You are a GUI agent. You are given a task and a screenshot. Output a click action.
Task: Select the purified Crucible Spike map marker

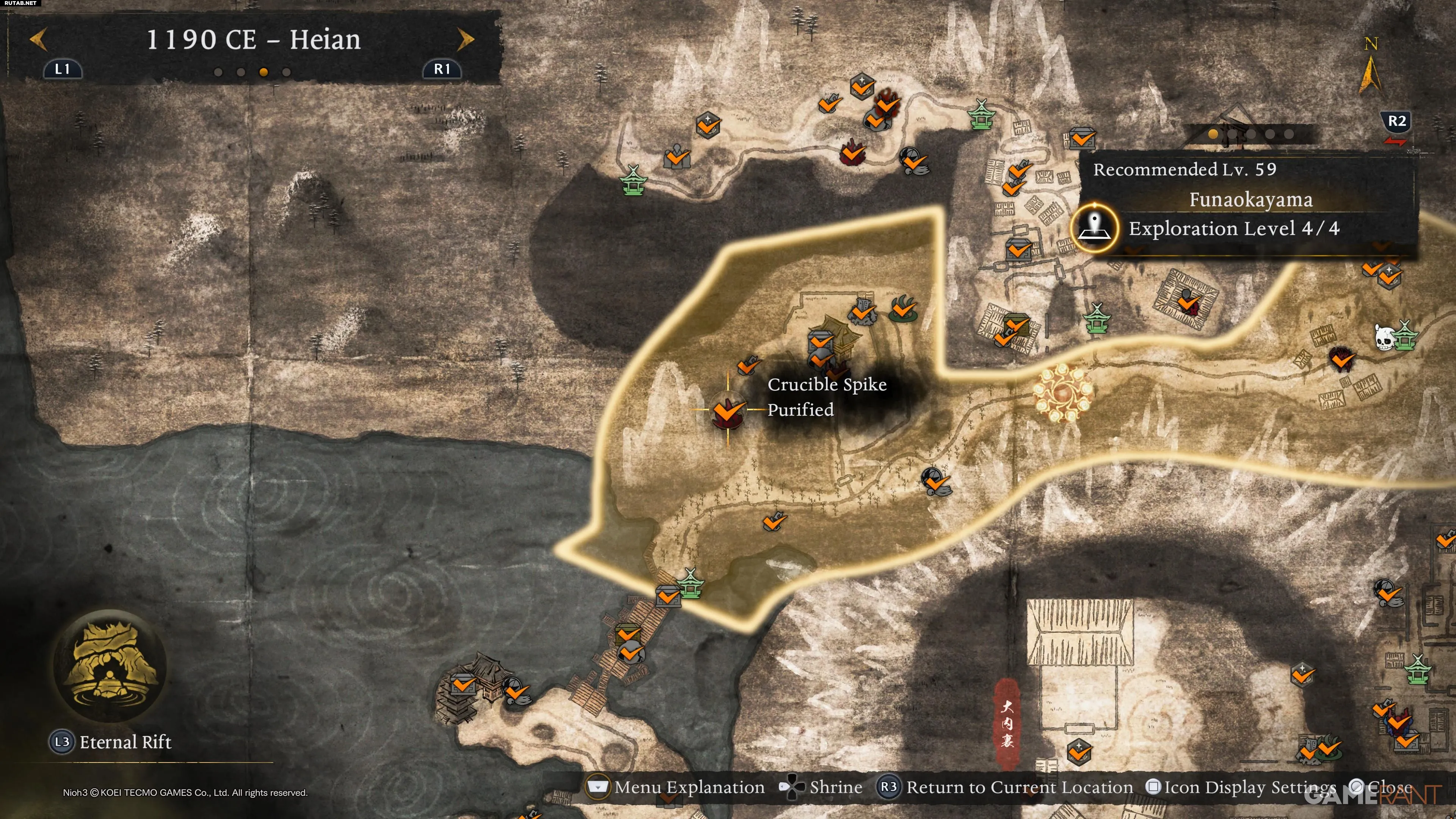coord(728,410)
